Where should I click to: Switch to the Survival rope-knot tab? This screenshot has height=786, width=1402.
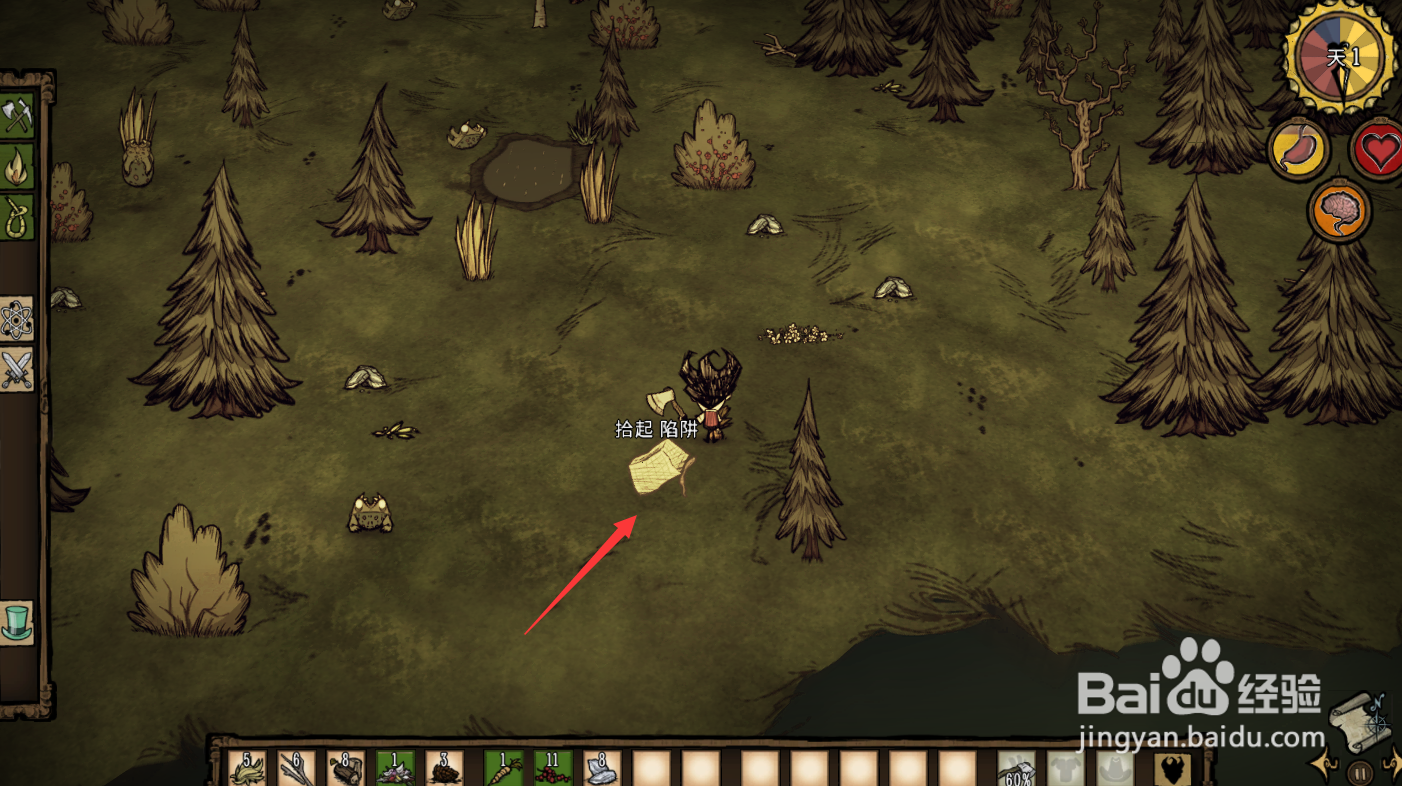18,216
